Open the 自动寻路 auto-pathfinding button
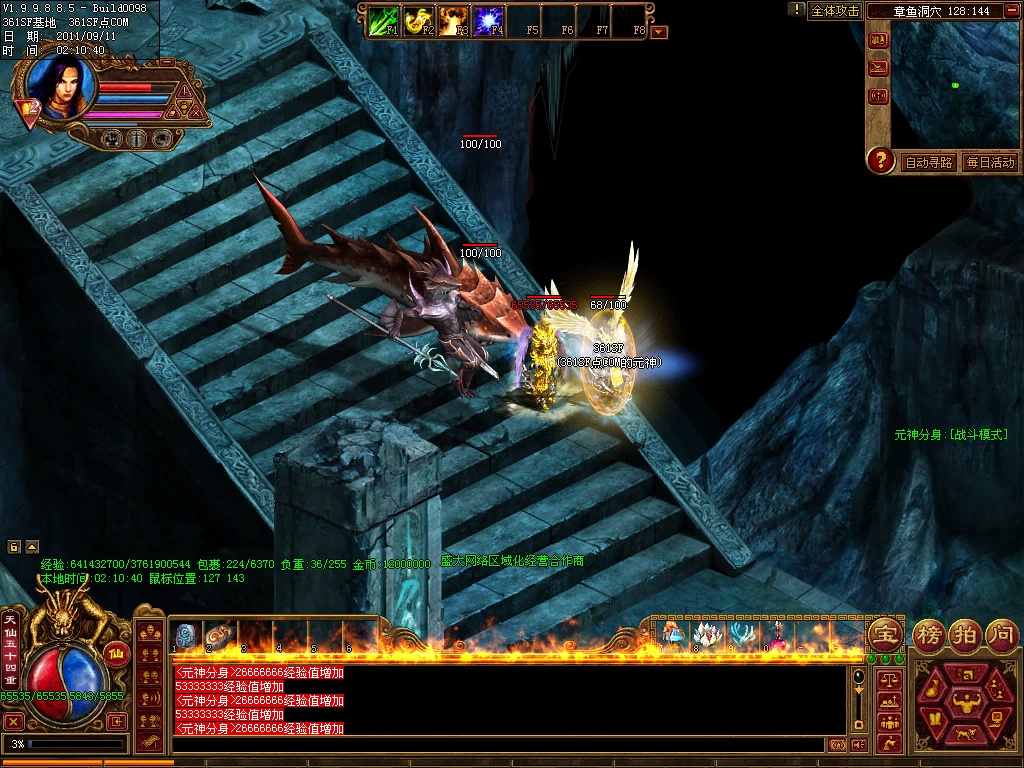 pos(929,162)
